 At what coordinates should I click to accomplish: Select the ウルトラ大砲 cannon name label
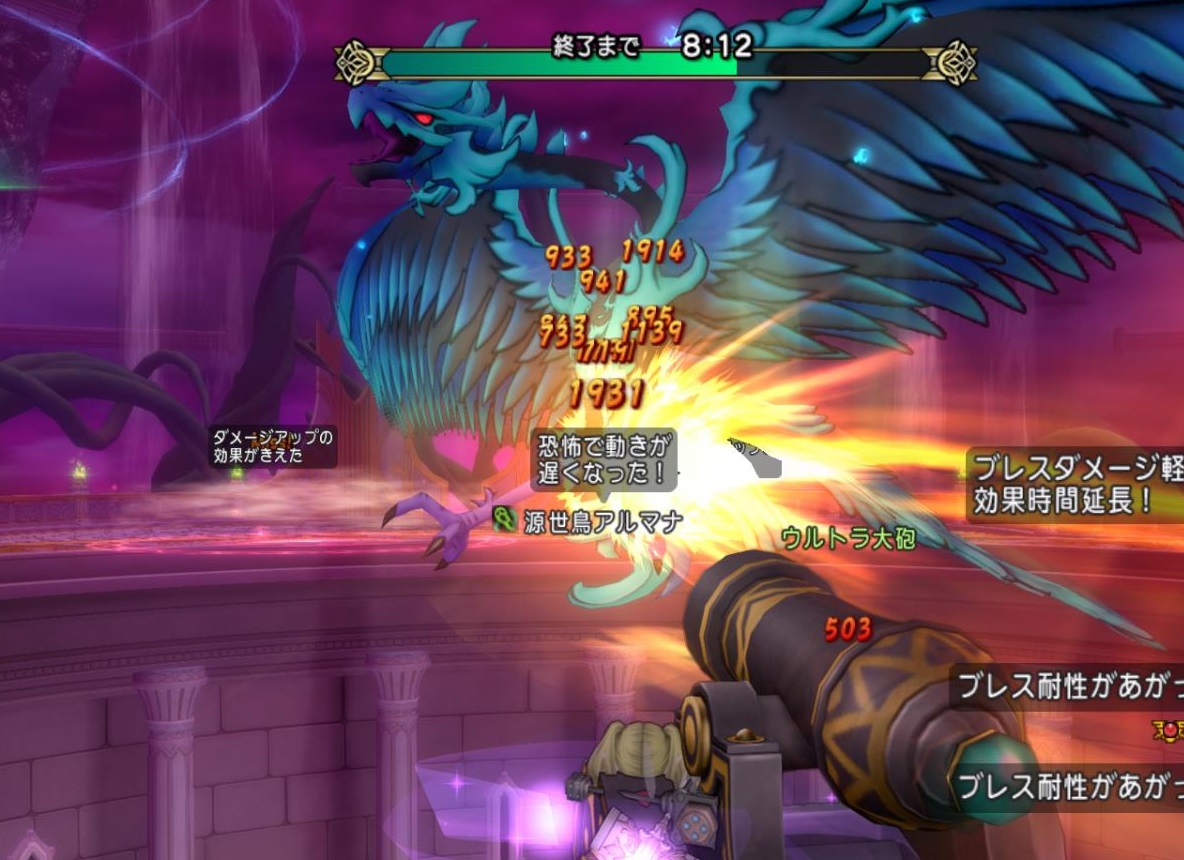[848, 537]
